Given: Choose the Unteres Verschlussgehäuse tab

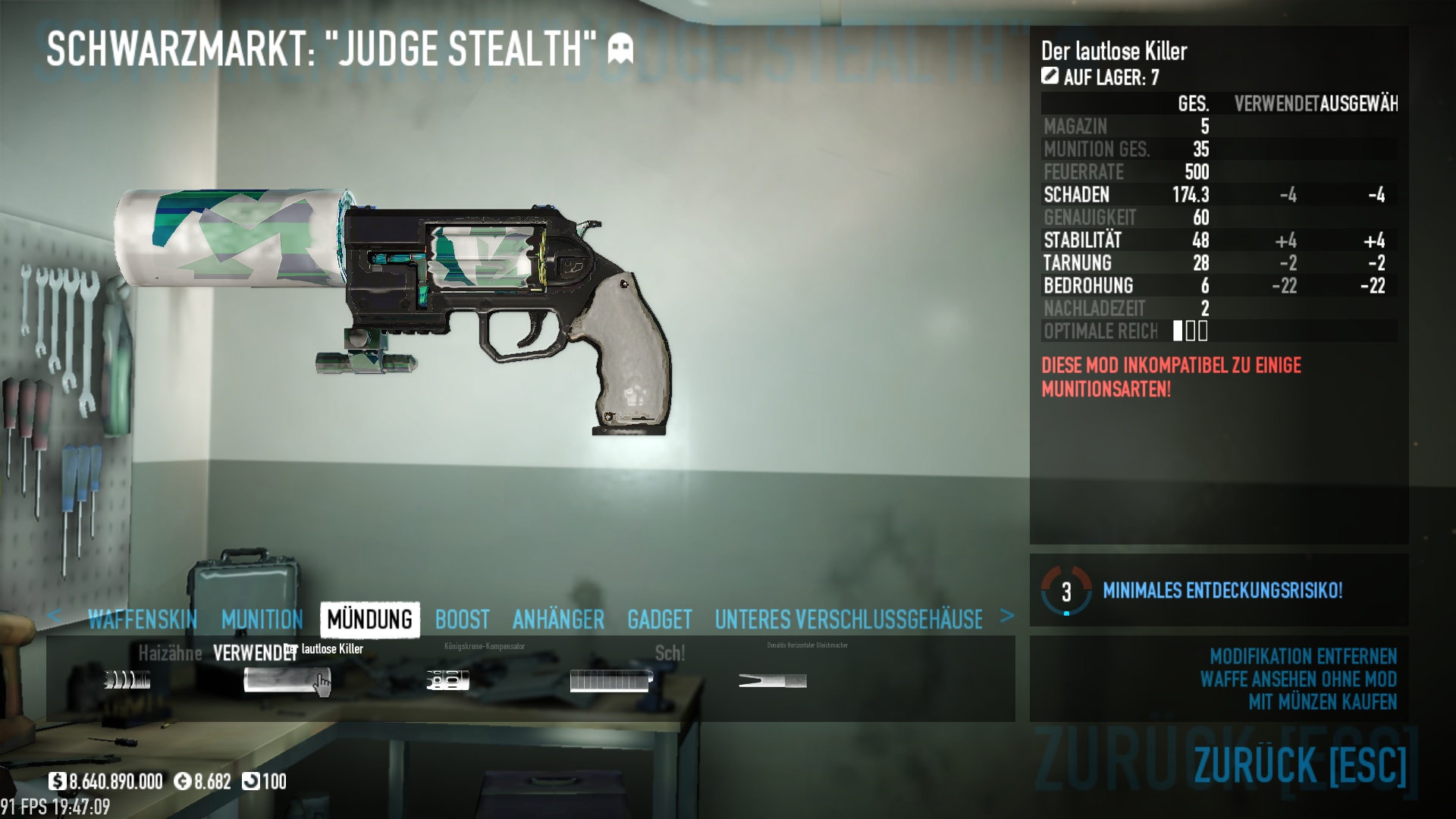Looking at the screenshot, I should pyautogui.click(x=848, y=620).
